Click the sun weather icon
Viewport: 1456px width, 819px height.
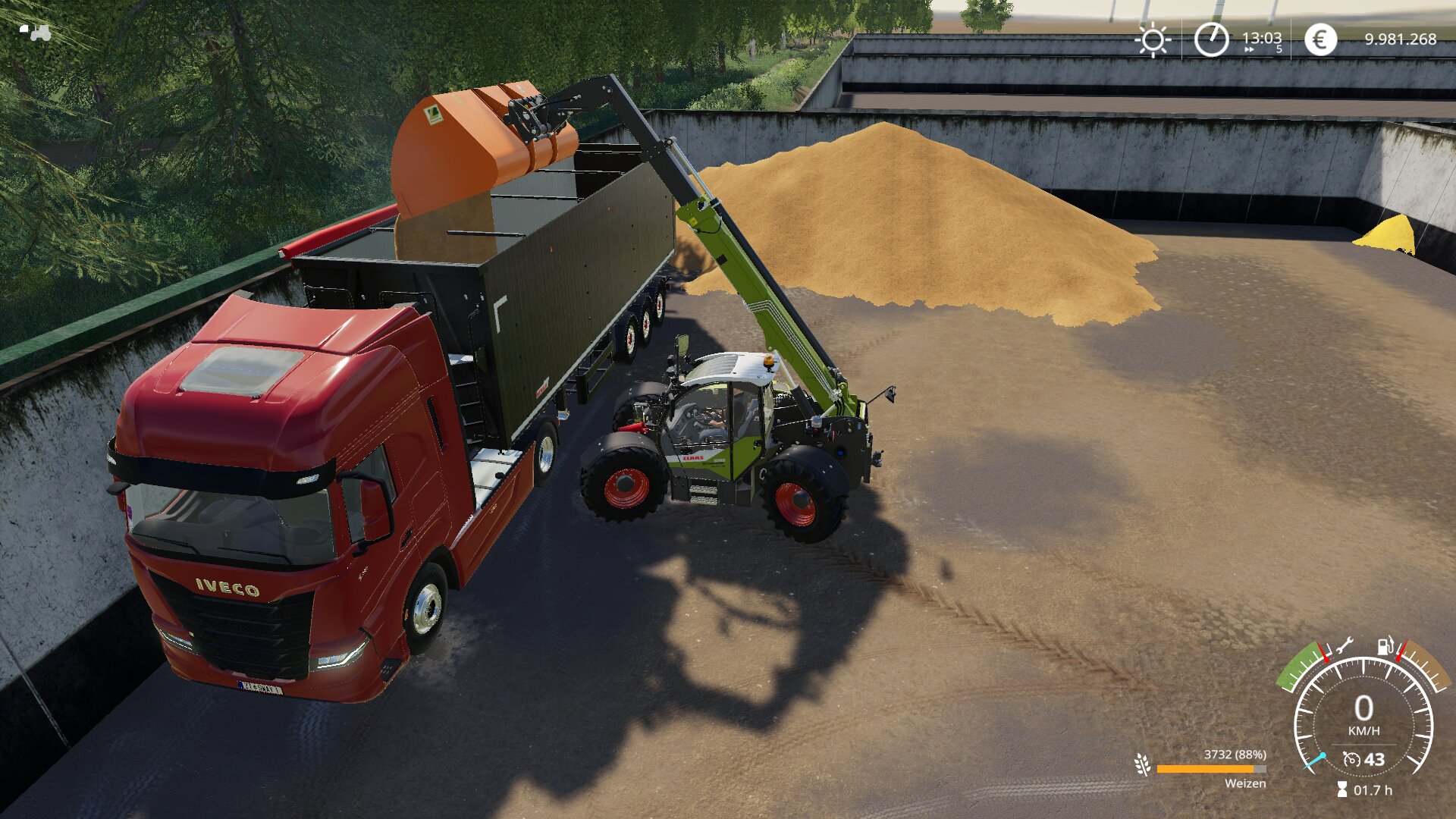pos(1153,40)
